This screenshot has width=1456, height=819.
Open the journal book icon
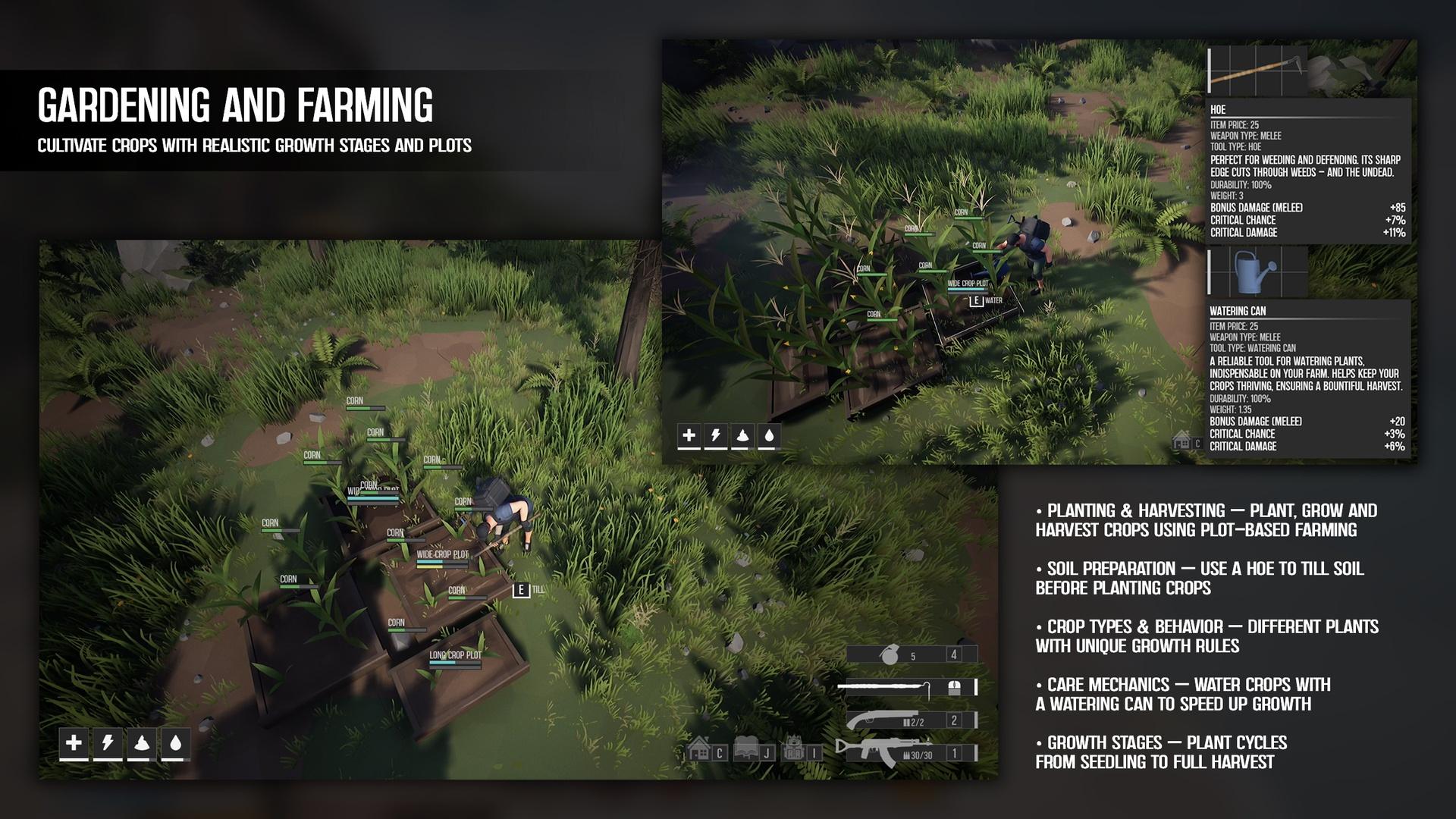click(747, 751)
